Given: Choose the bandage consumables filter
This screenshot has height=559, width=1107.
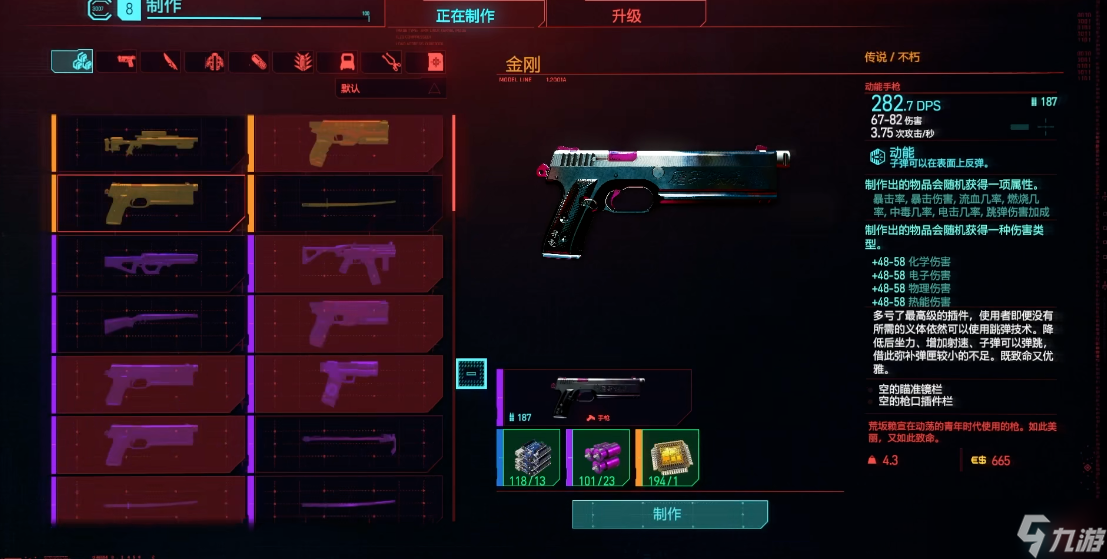Looking at the screenshot, I should click(259, 62).
